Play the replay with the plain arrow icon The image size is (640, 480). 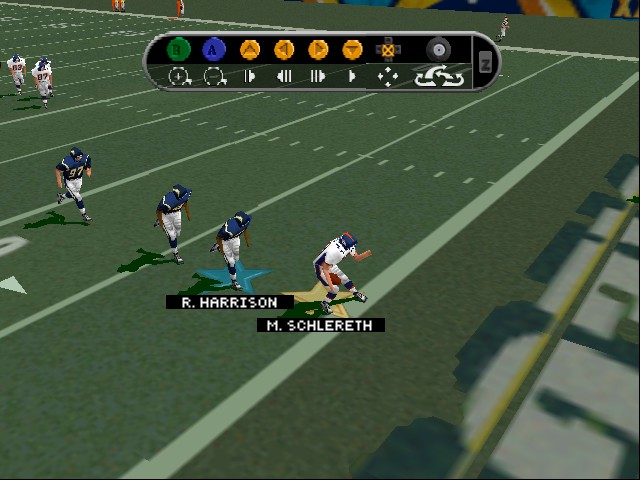pos(352,76)
